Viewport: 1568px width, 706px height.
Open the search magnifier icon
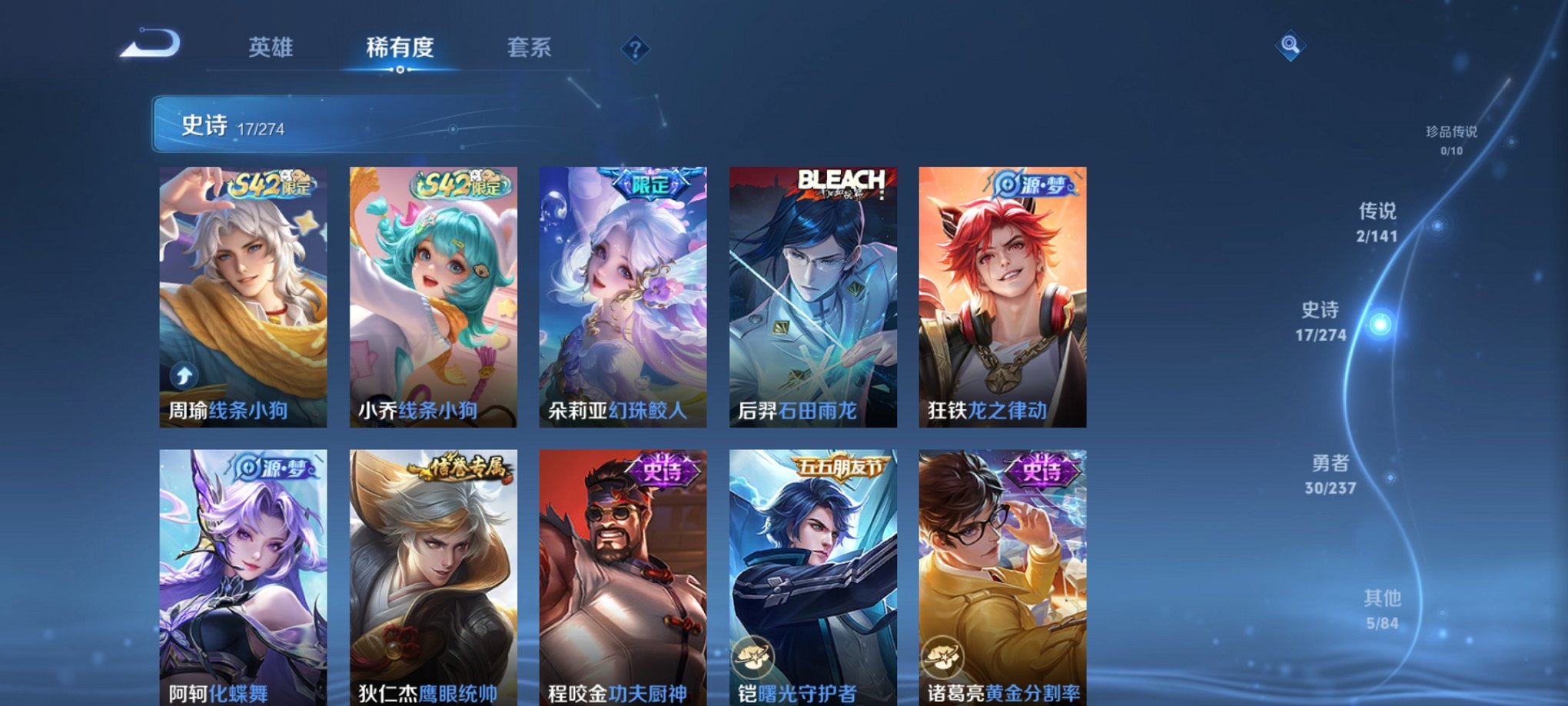pyautogui.click(x=1291, y=45)
